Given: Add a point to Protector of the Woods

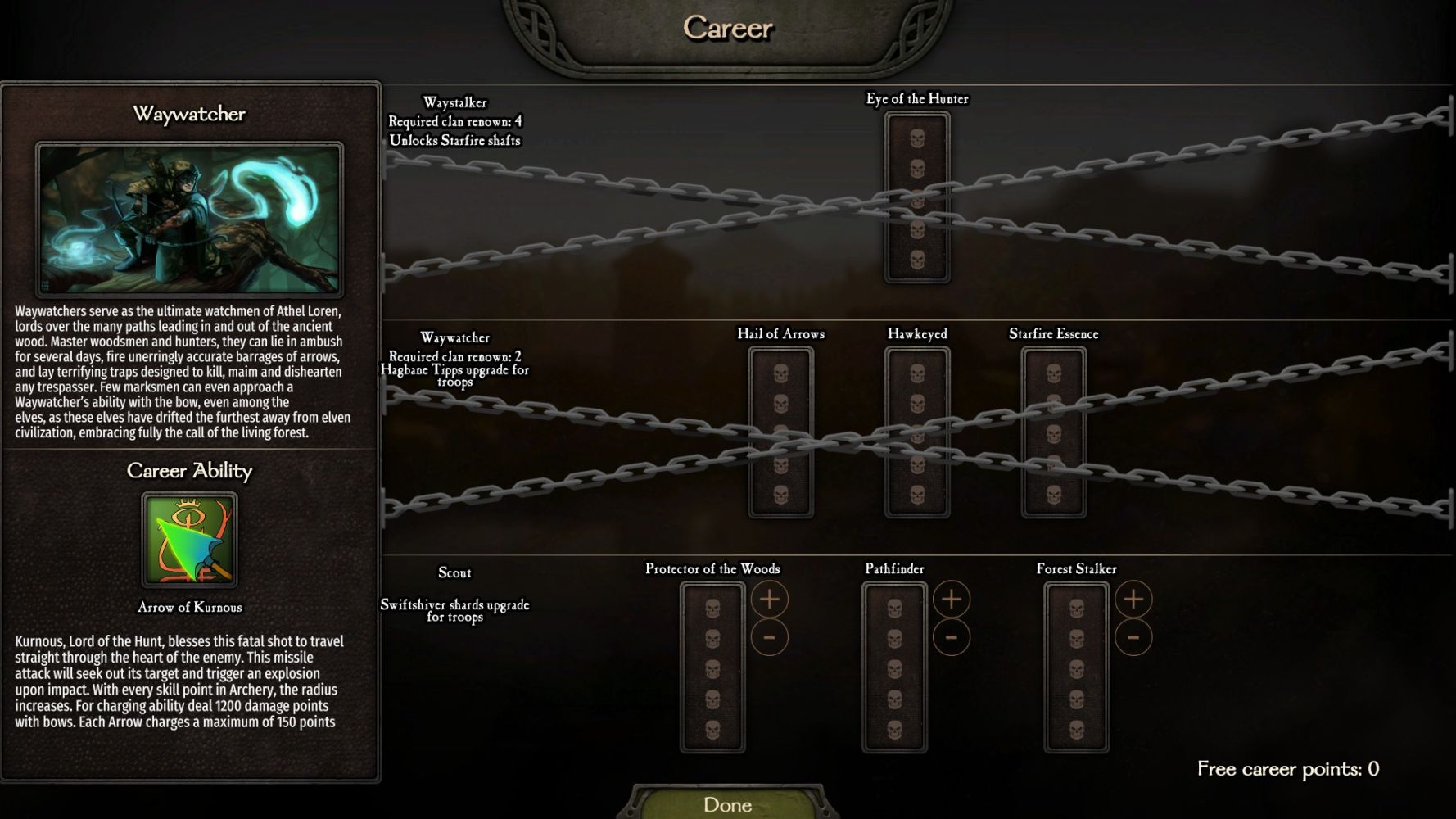Looking at the screenshot, I should tap(769, 600).
